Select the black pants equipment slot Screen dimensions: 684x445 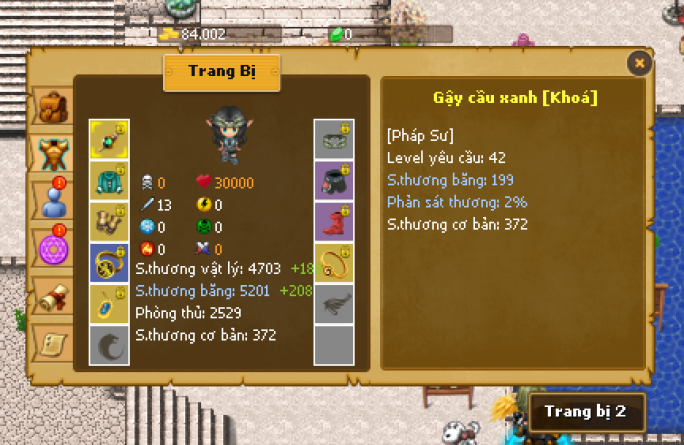coord(333,180)
